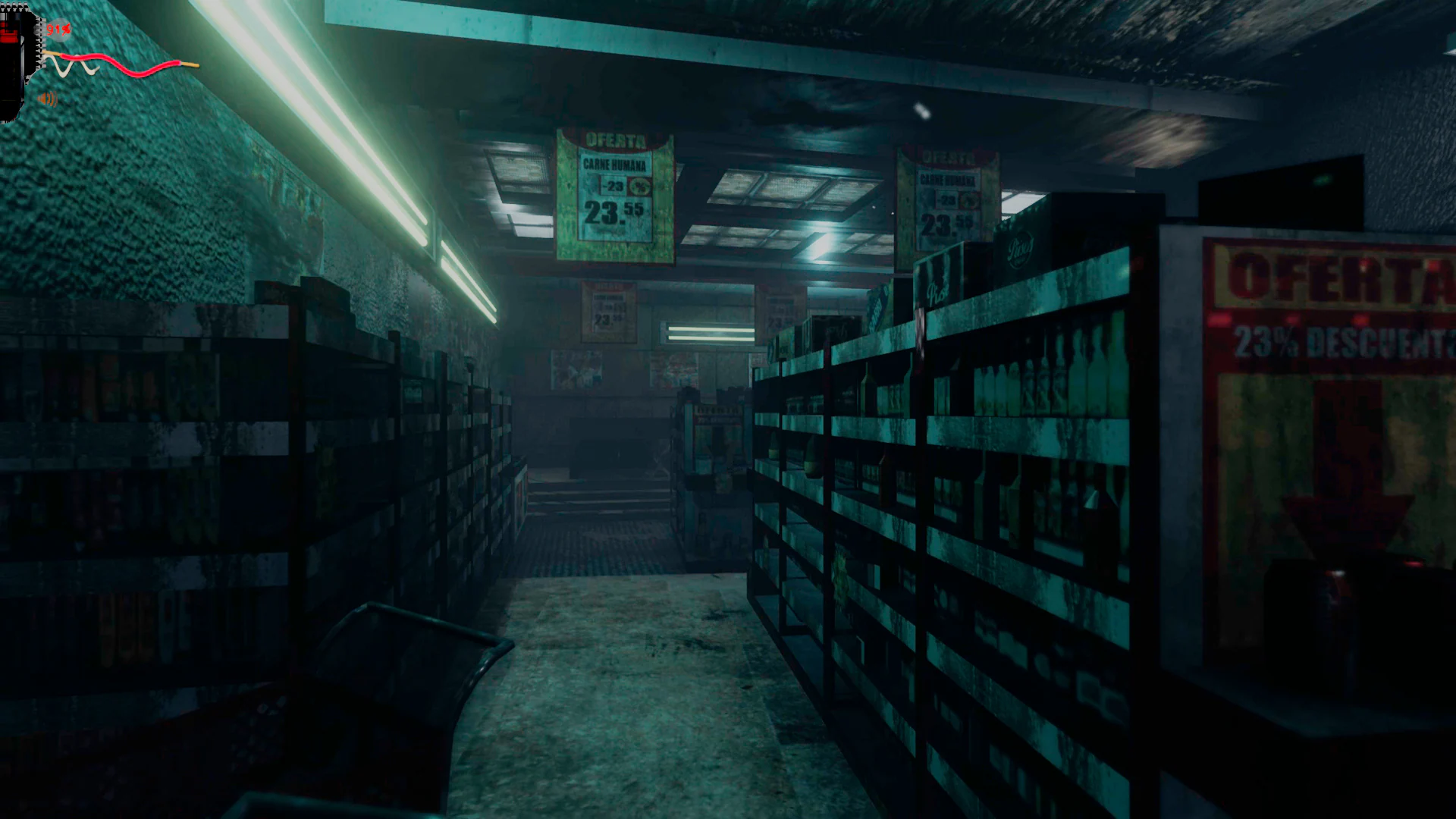
Task: Click the red battery bars on the device
Action: click(9, 30)
